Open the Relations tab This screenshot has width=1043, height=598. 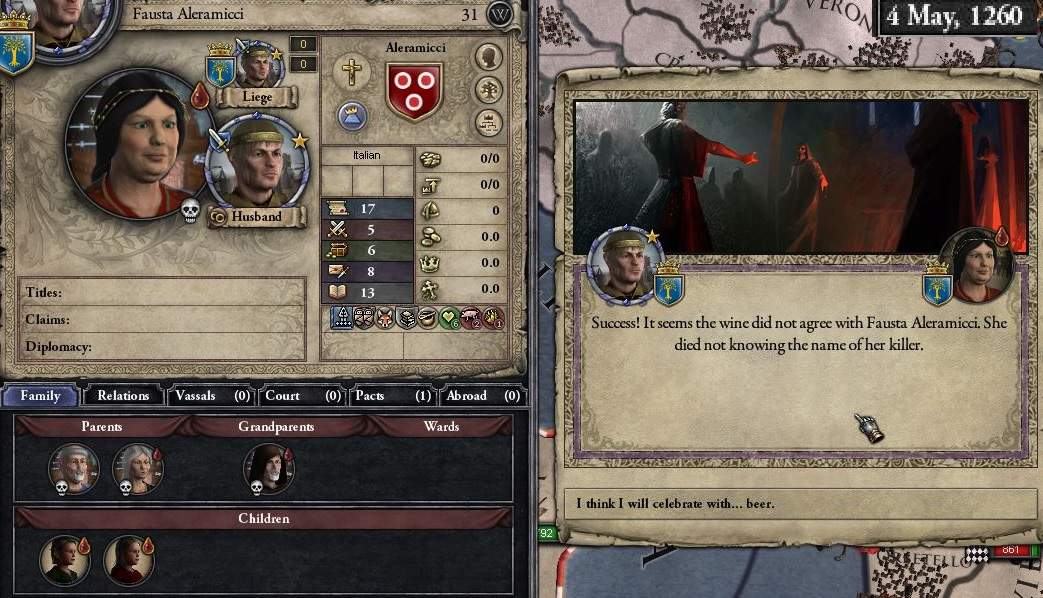pyautogui.click(x=123, y=395)
